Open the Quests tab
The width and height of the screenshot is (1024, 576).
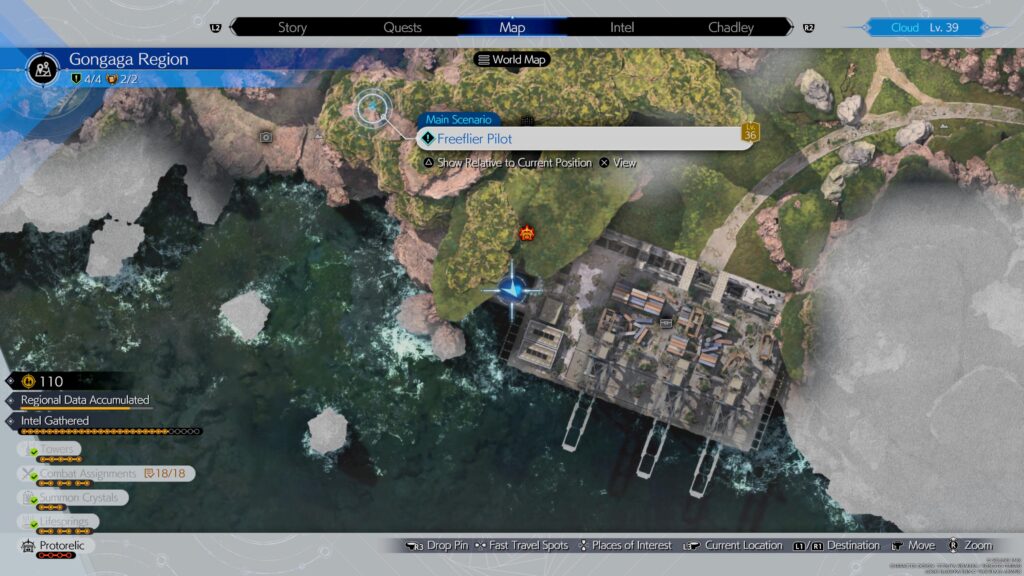coord(400,27)
